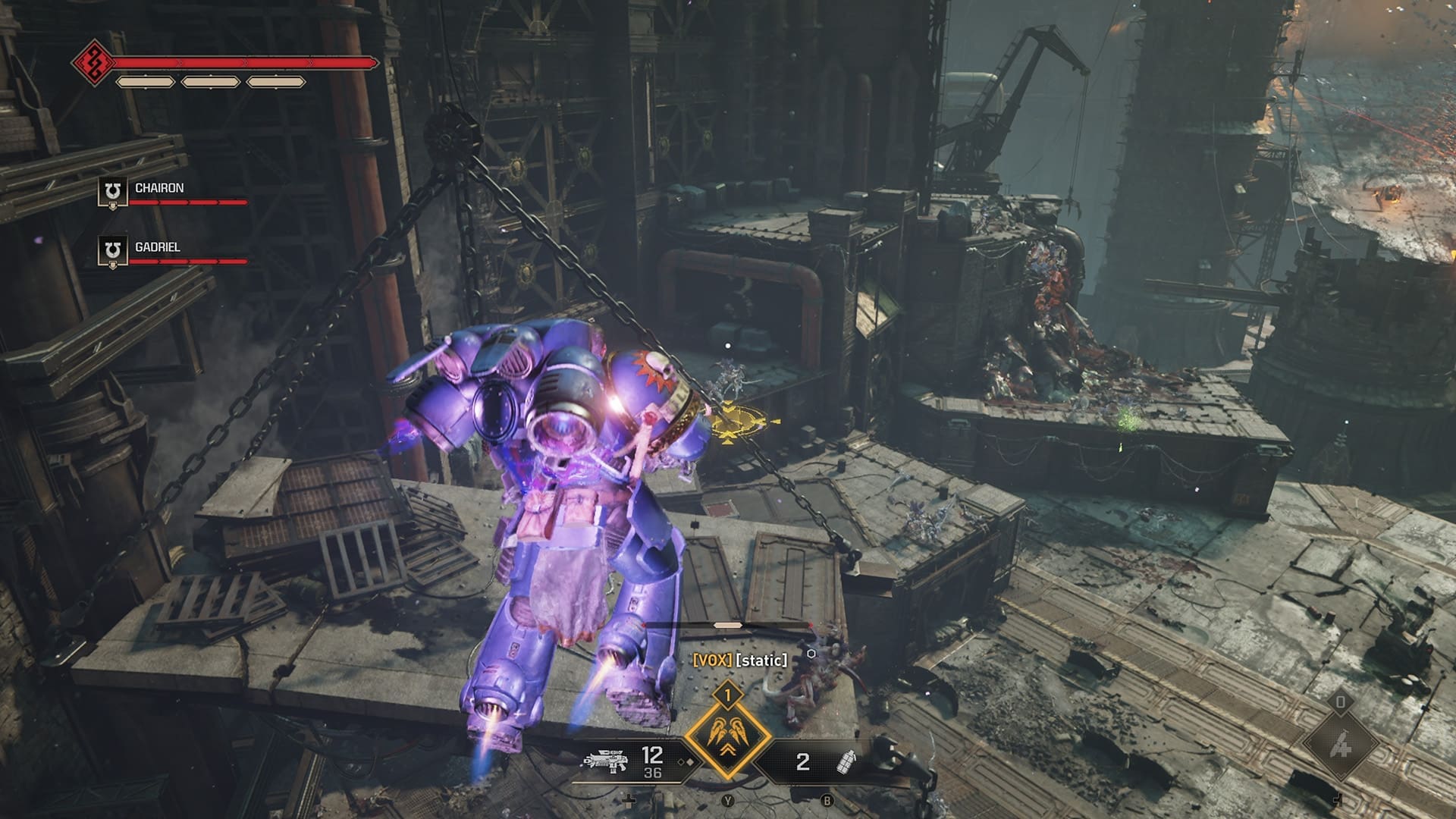
Task: Select Chairon's Ultramarines chapter icon
Action: coord(112,190)
